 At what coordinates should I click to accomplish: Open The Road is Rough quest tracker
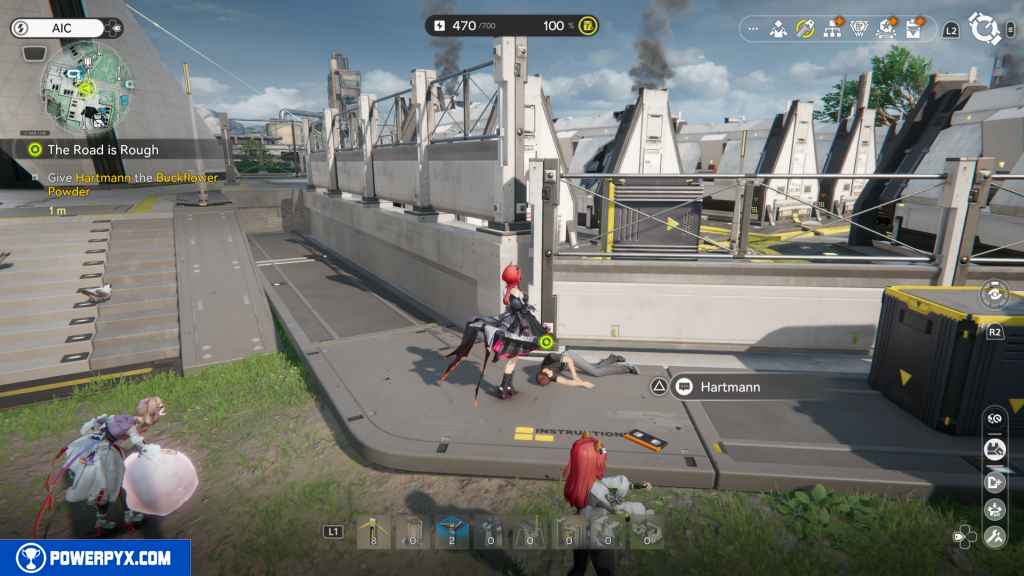point(103,149)
